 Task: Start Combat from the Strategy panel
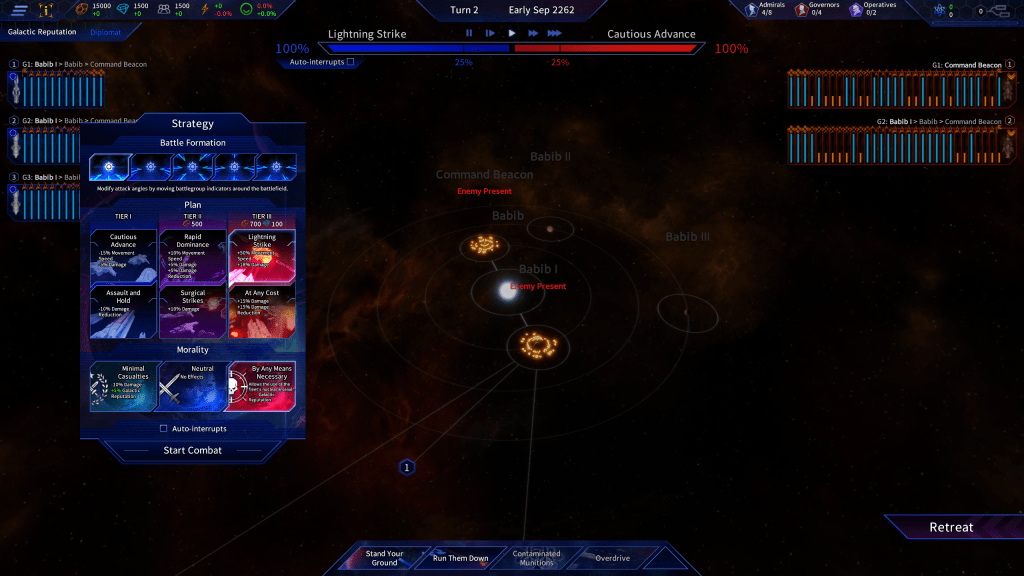192,450
